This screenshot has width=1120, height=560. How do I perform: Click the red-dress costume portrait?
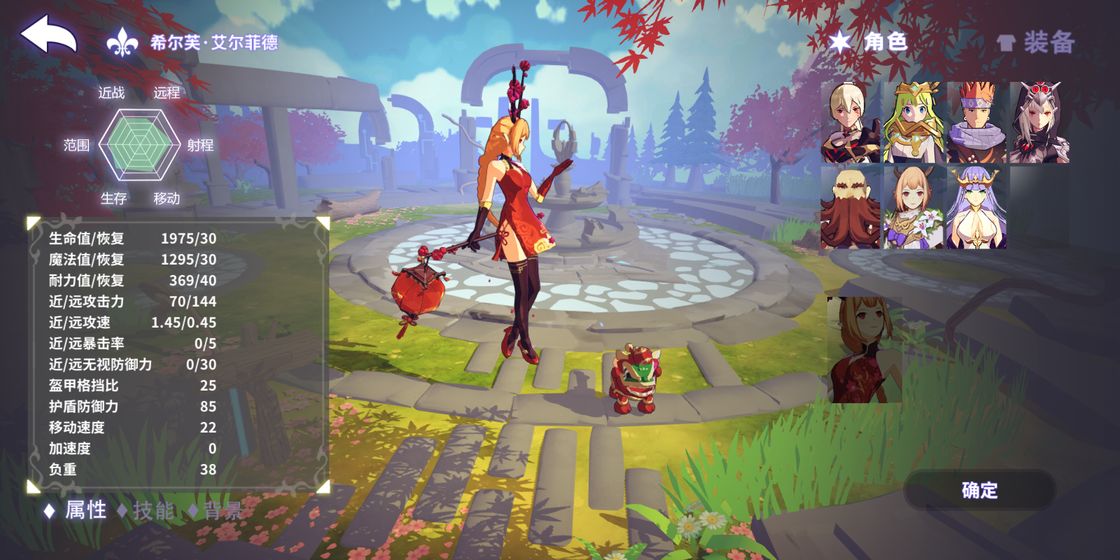click(x=866, y=350)
